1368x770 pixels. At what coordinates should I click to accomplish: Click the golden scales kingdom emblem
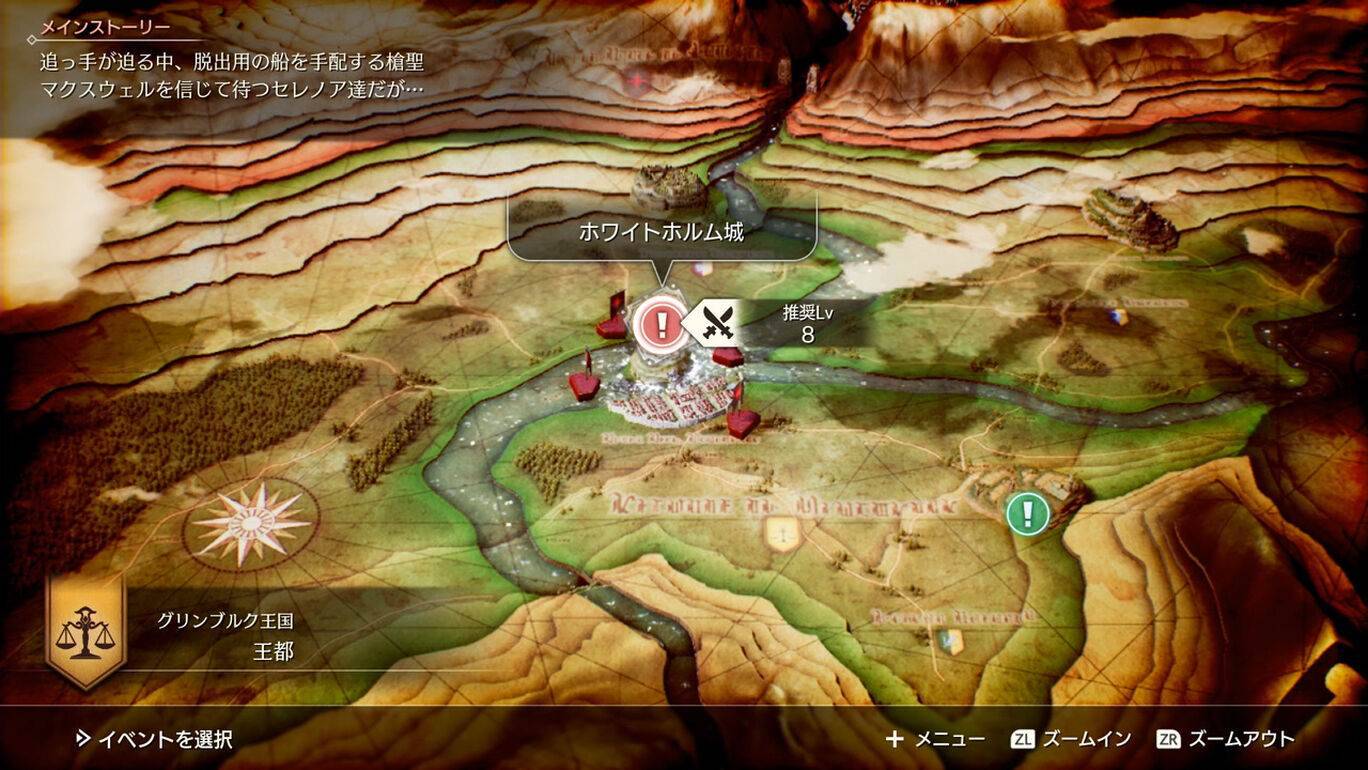click(x=84, y=630)
